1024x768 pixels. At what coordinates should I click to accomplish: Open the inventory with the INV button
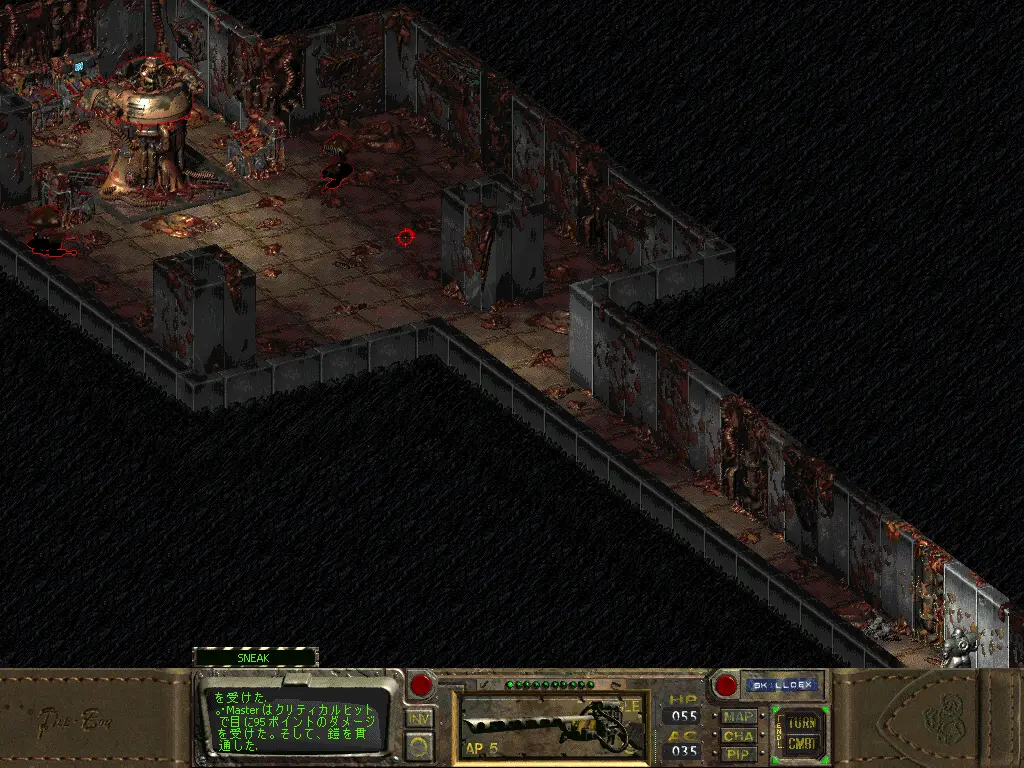420,717
